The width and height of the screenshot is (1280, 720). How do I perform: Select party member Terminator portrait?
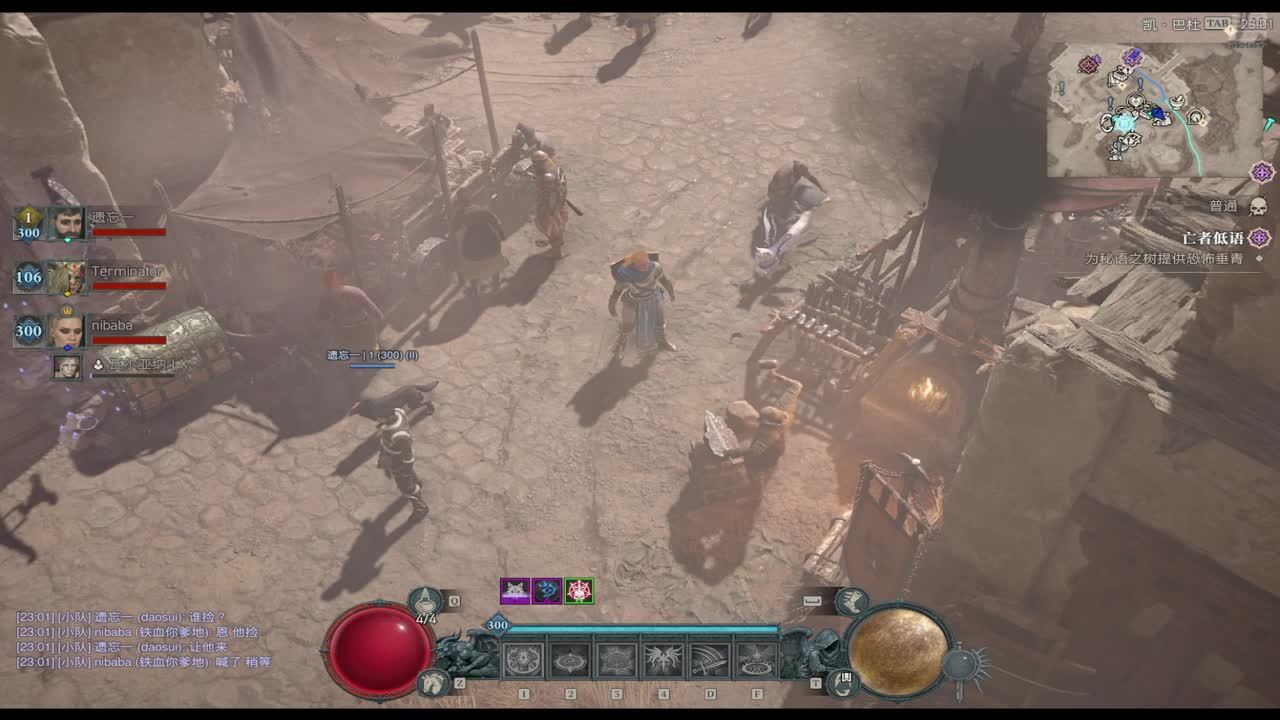click(67, 277)
